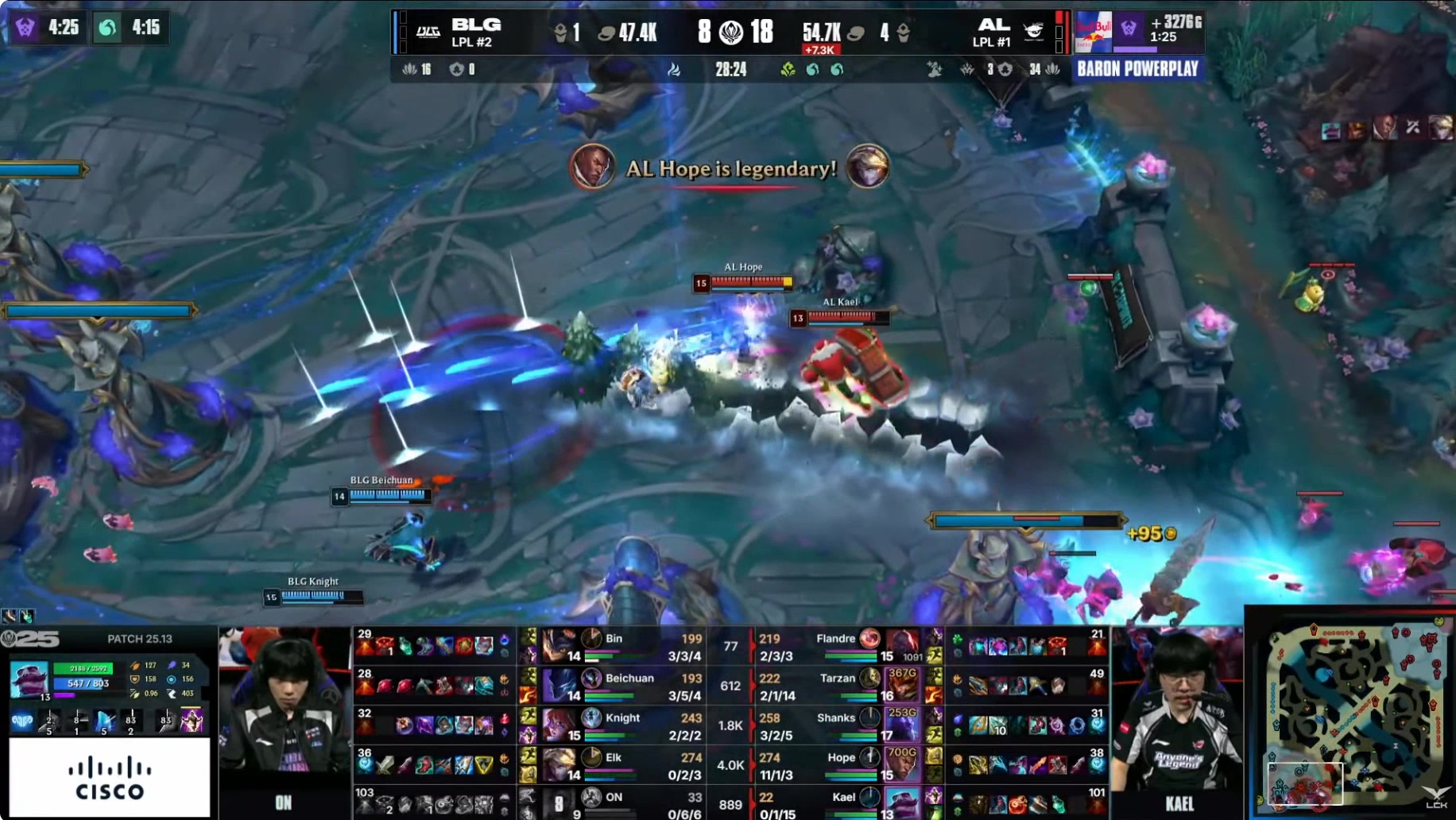Click the selected champion portrait in the stats panel

(29, 680)
